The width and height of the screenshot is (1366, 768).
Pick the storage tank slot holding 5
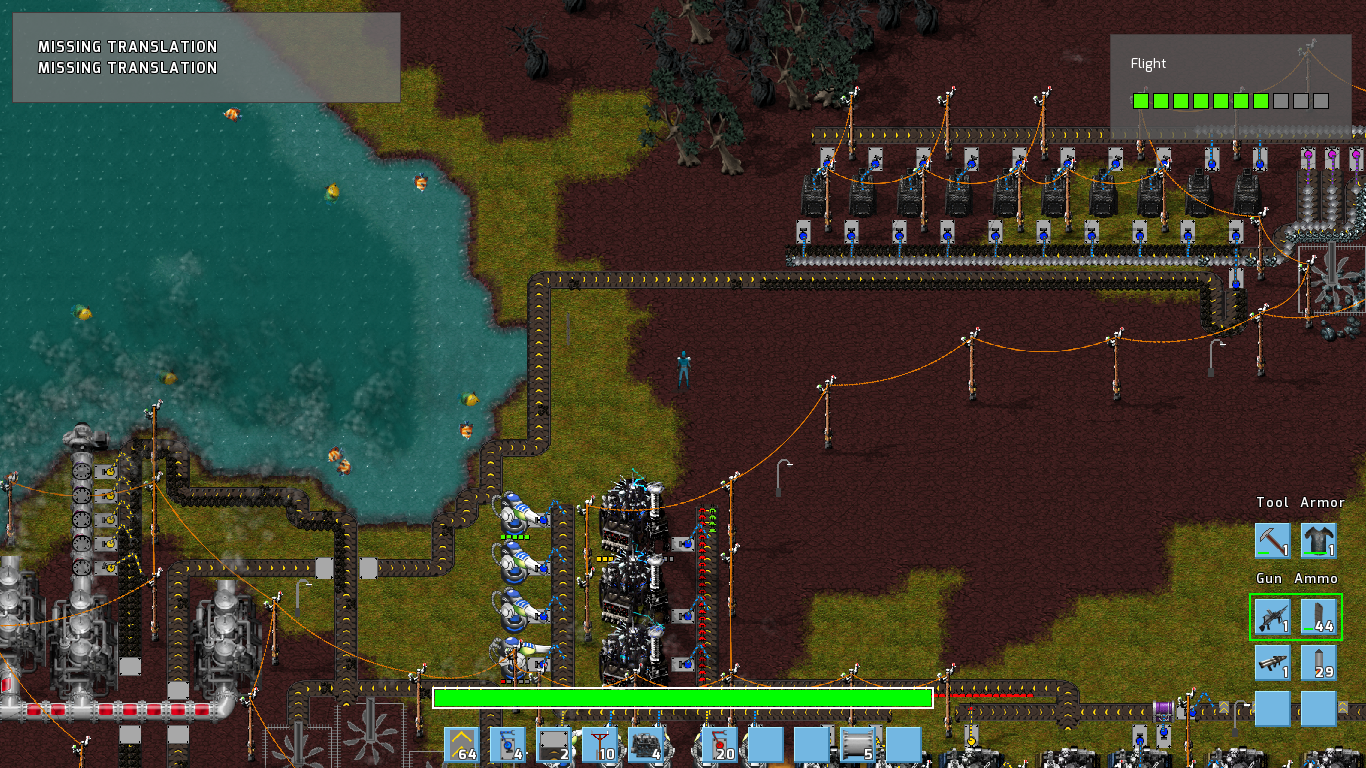pos(857,744)
